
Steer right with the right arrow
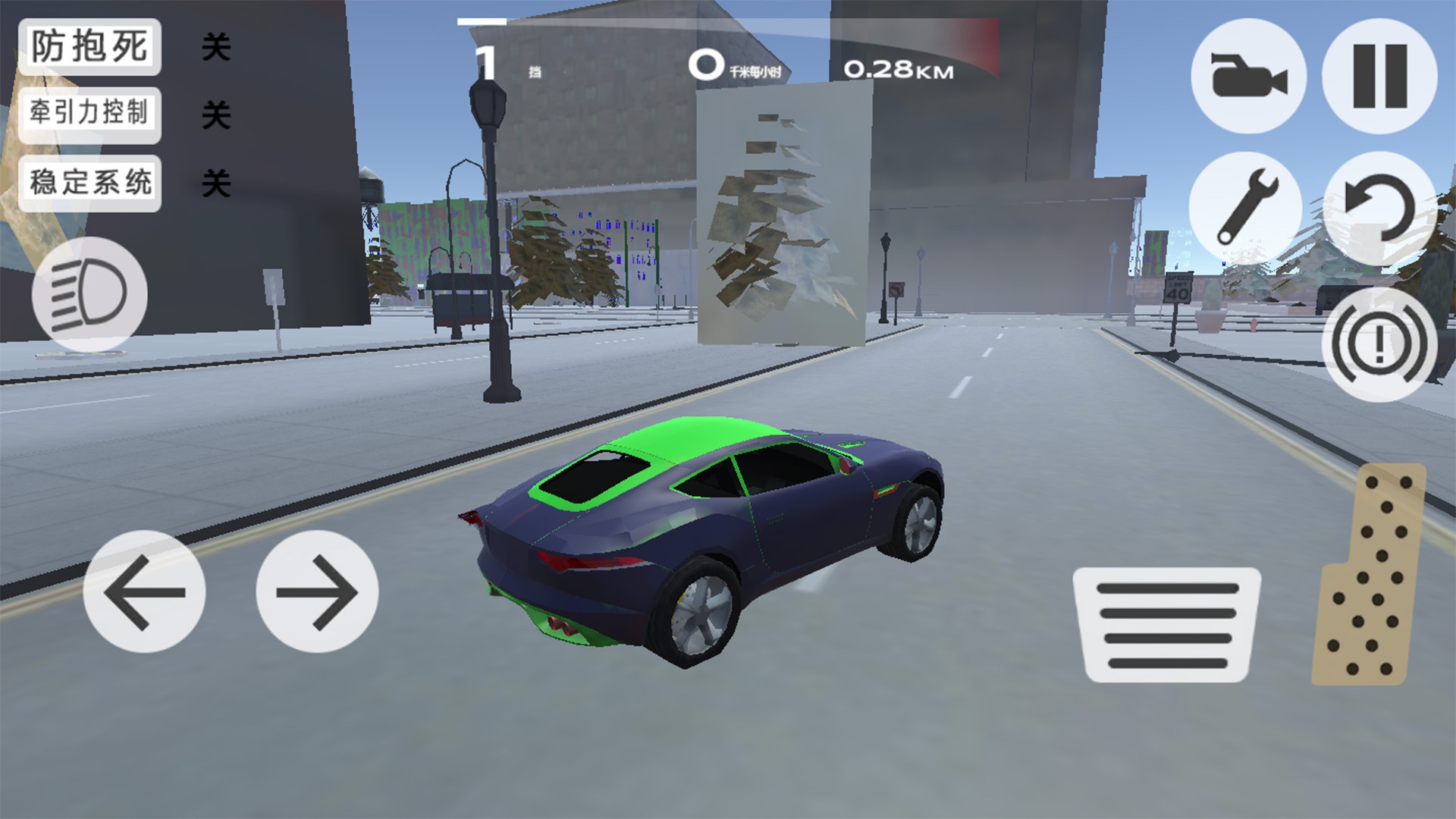317,591
